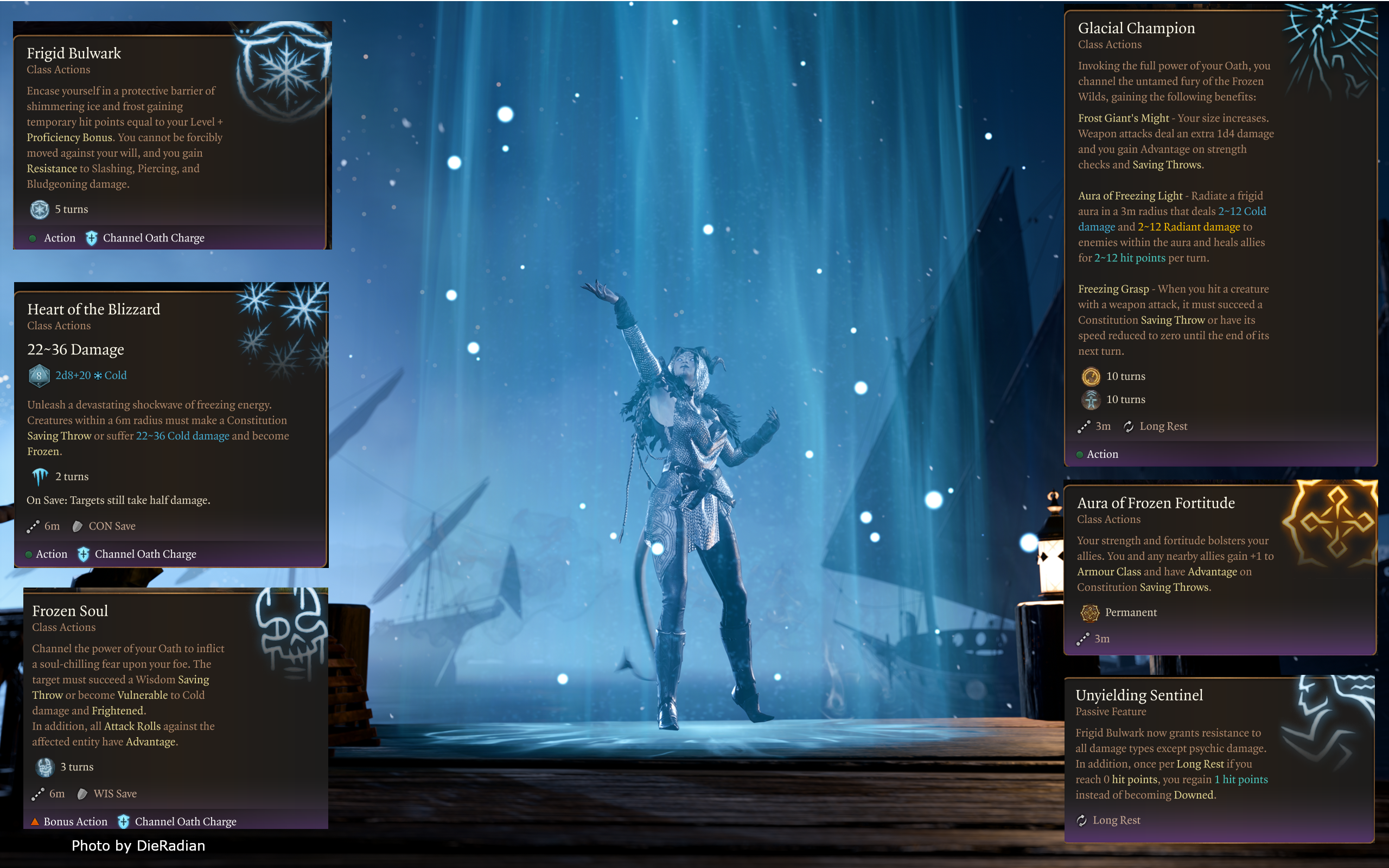Click the Photo by DieRadian credit text

click(x=138, y=846)
